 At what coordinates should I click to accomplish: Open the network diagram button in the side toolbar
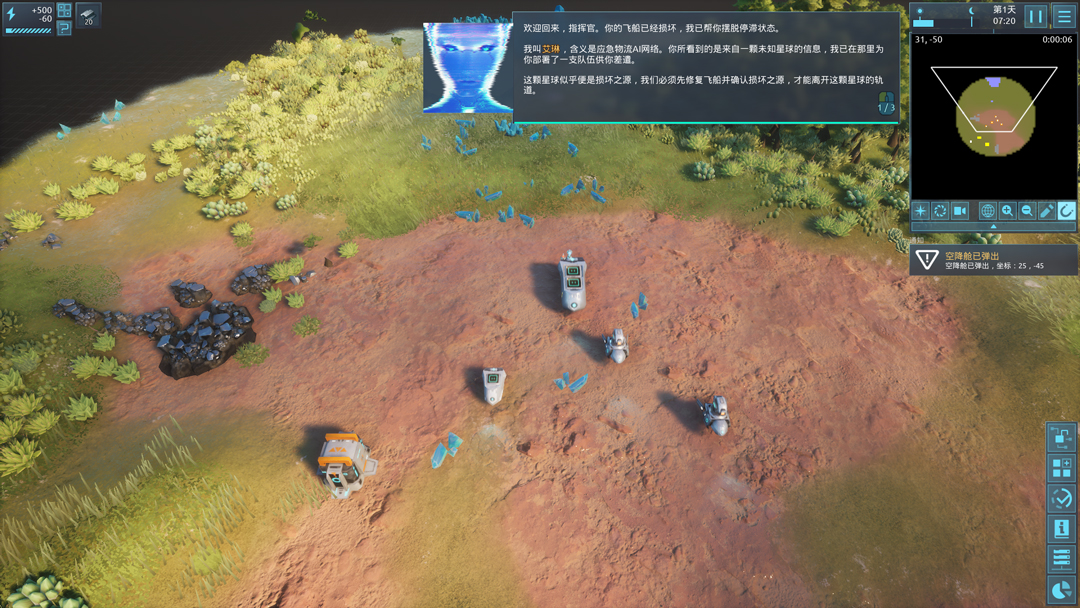[1061, 437]
